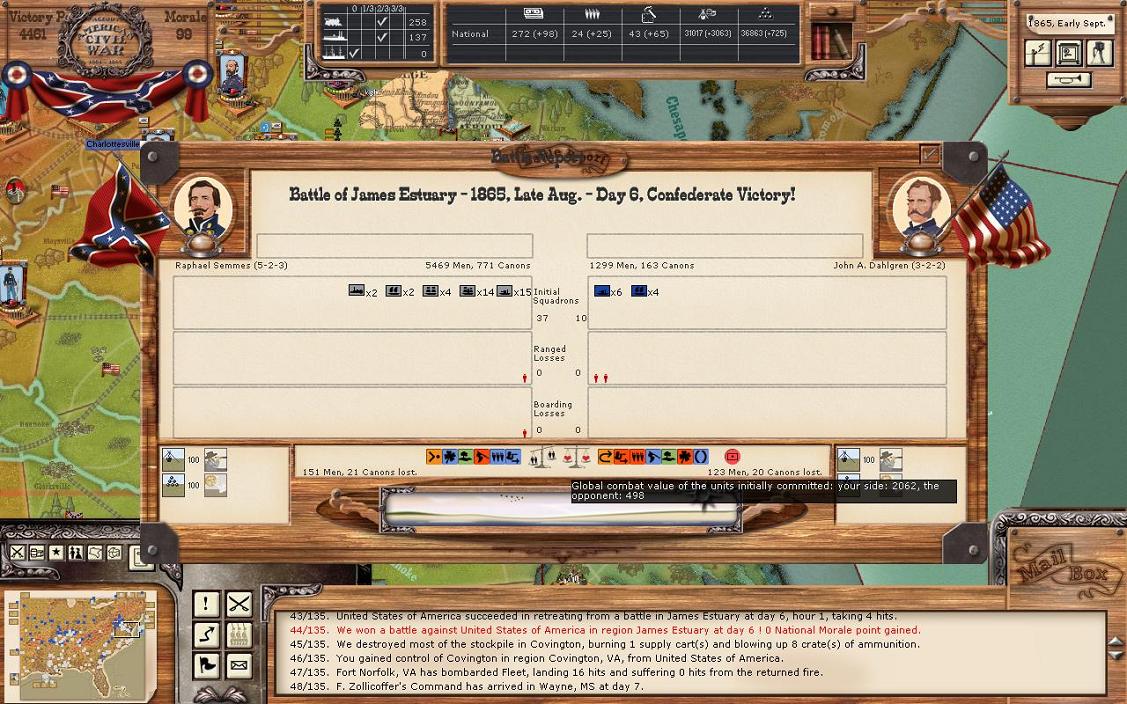The image size is (1127, 704).
Task: Click the bugle end-turn button
Action: (1069, 80)
